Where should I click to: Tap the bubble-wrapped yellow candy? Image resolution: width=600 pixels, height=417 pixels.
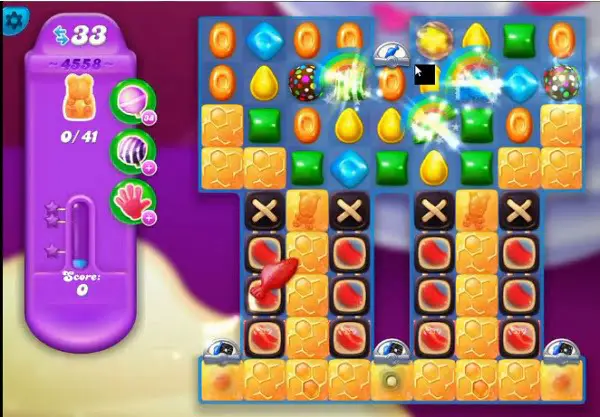433,40
